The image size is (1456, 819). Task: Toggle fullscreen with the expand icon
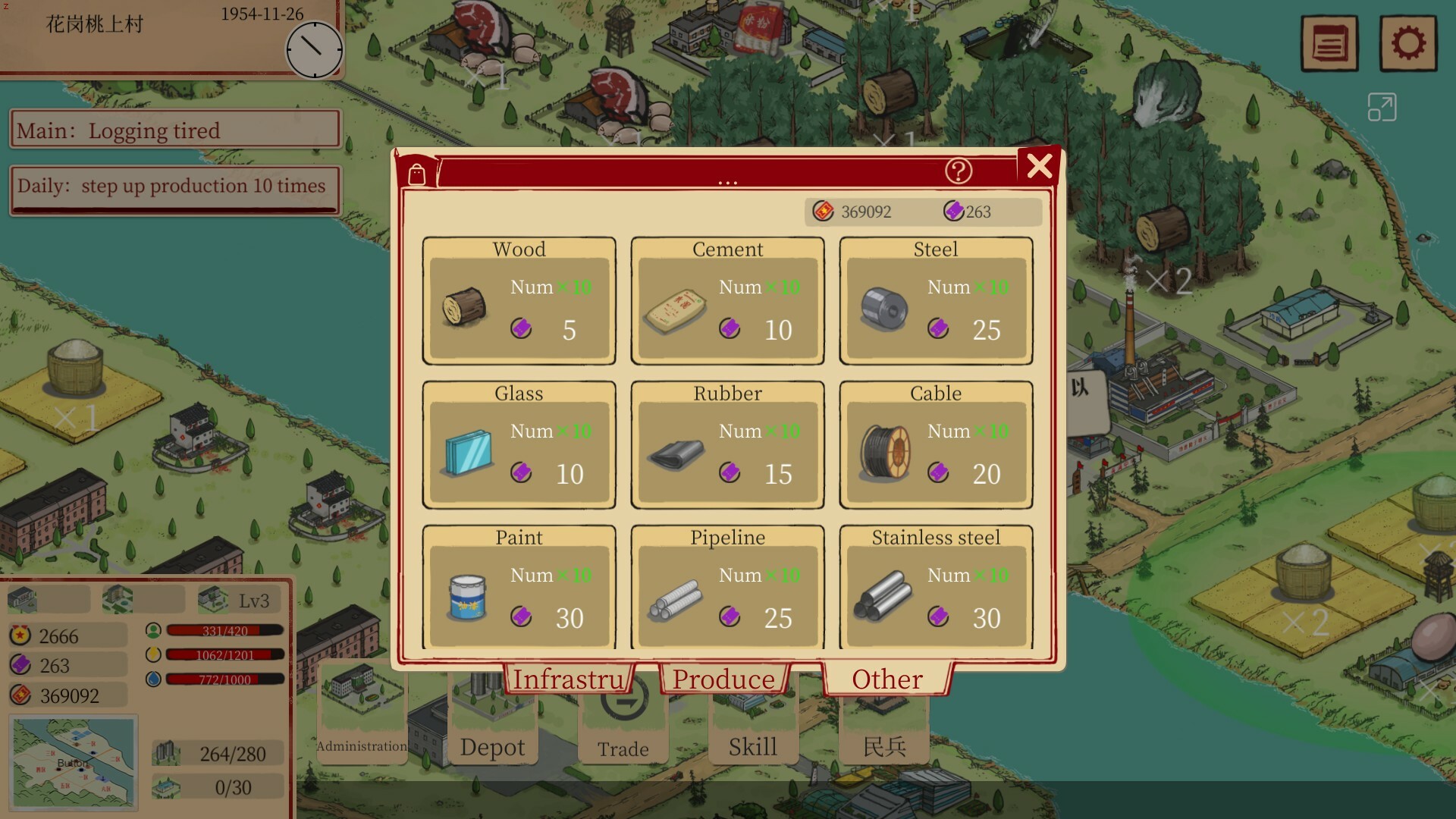click(x=1382, y=107)
